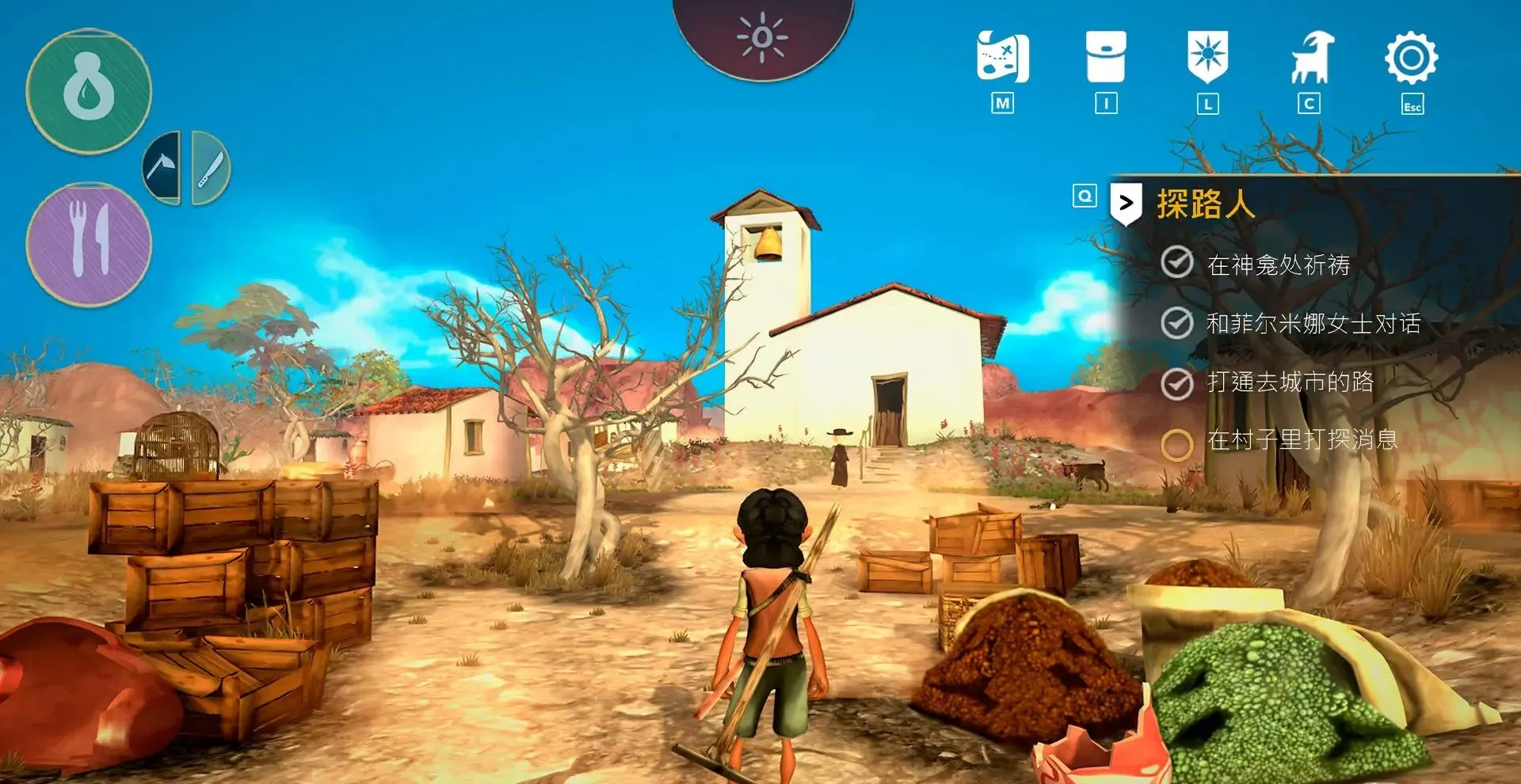Click the sun time-of-day indicator

[762, 36]
